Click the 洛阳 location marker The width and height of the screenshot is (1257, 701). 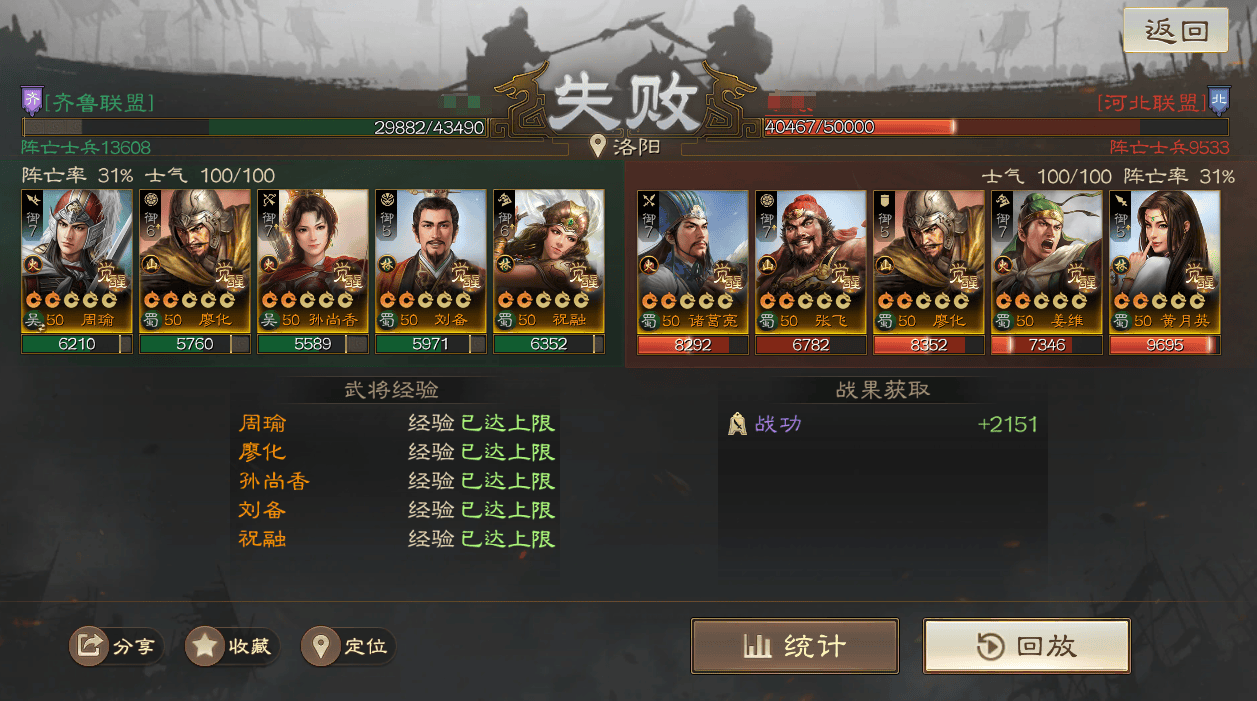tap(626, 147)
